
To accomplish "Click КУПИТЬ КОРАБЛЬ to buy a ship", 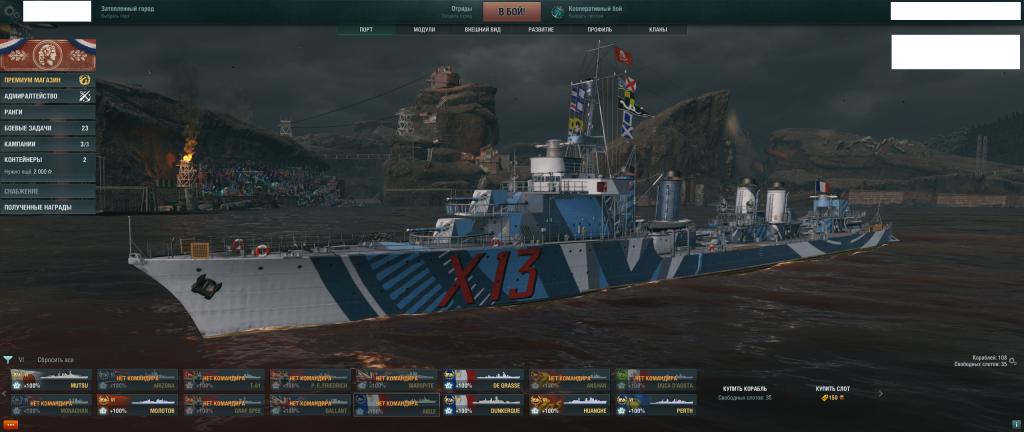I will [x=745, y=388].
